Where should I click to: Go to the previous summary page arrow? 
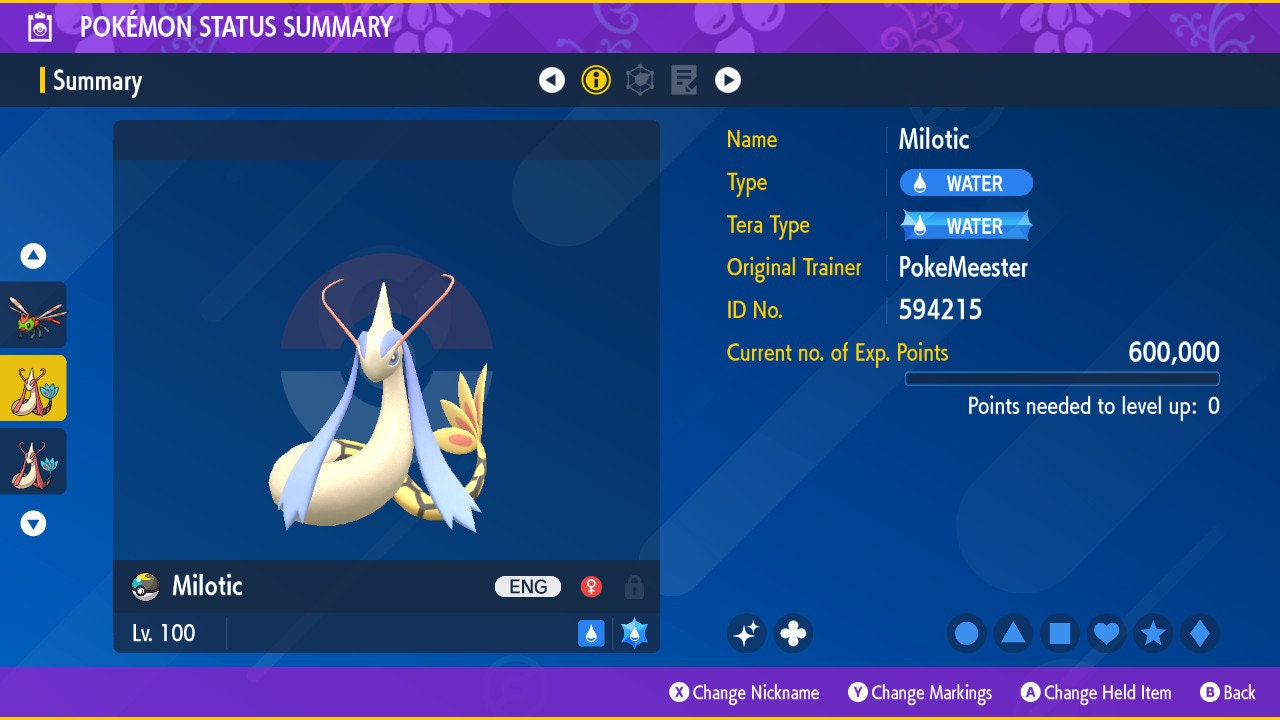coord(552,80)
